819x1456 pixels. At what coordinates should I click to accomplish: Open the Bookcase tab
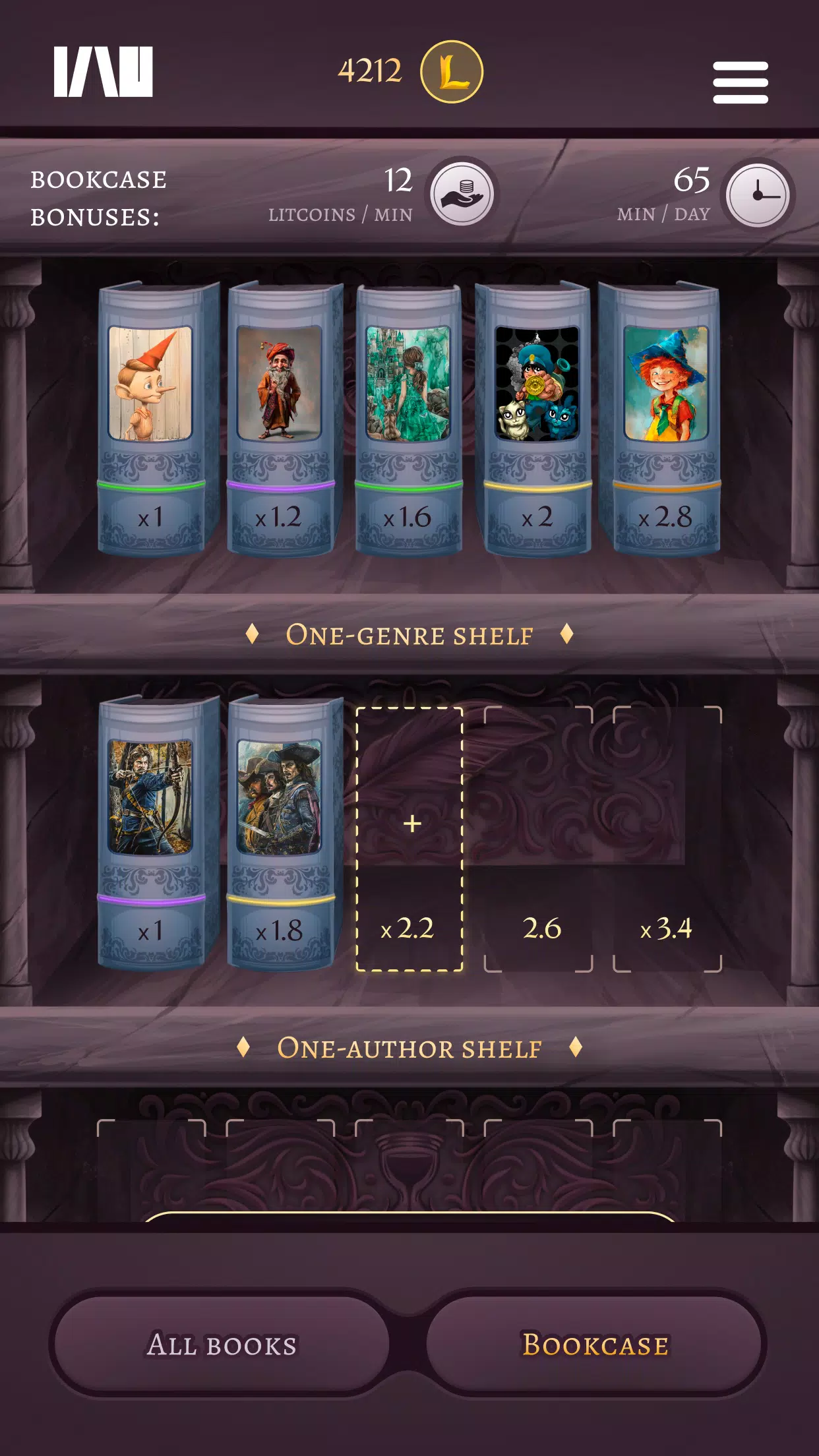click(x=595, y=1344)
